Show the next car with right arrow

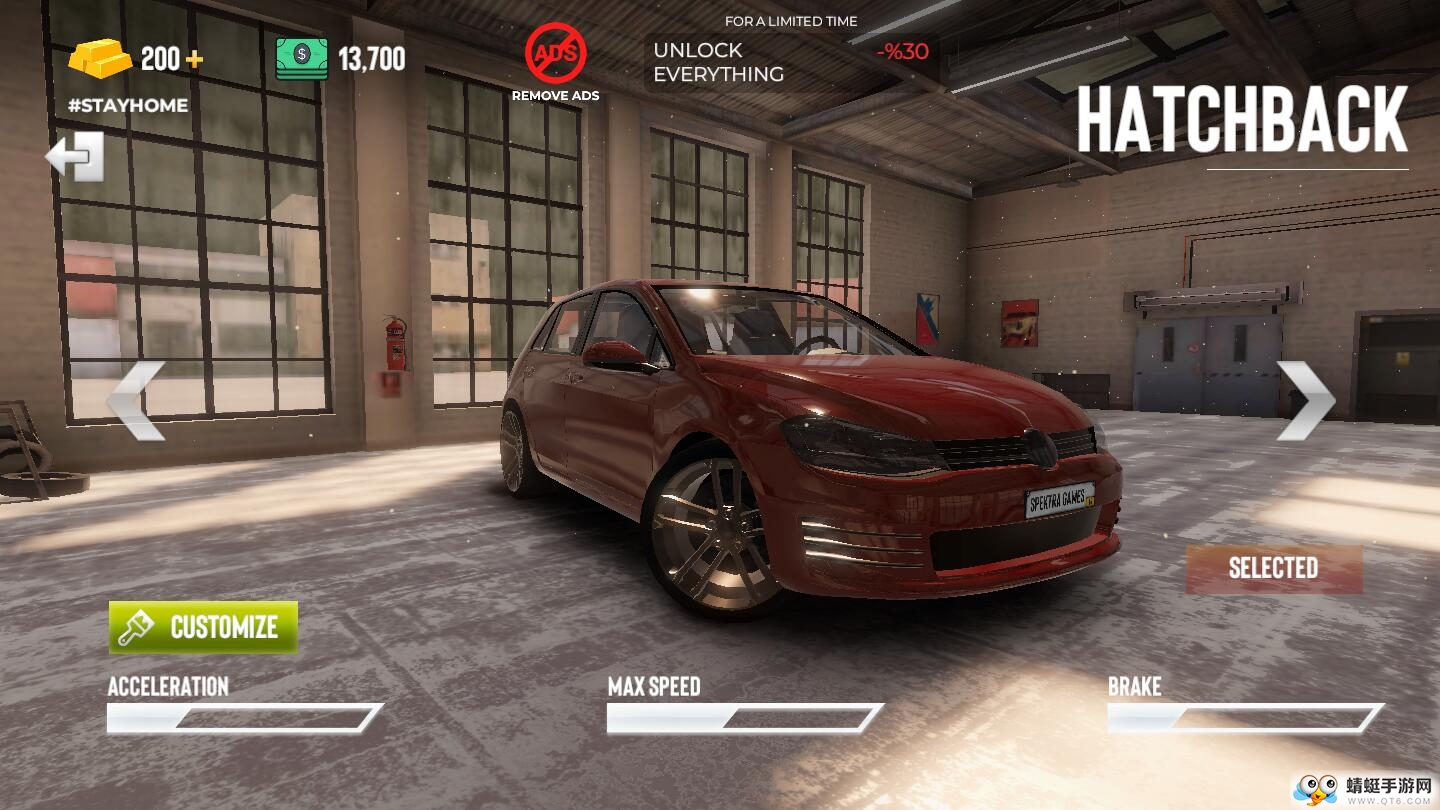(1305, 400)
